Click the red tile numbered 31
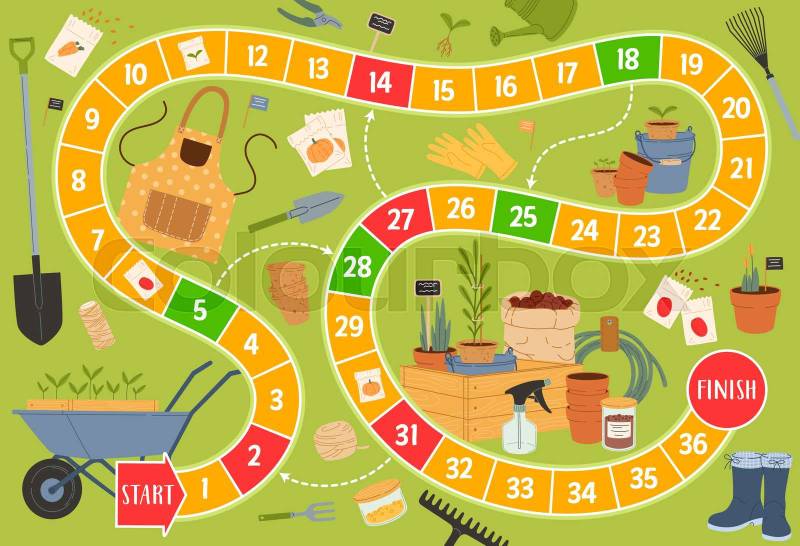800x546 pixels. click(x=406, y=434)
